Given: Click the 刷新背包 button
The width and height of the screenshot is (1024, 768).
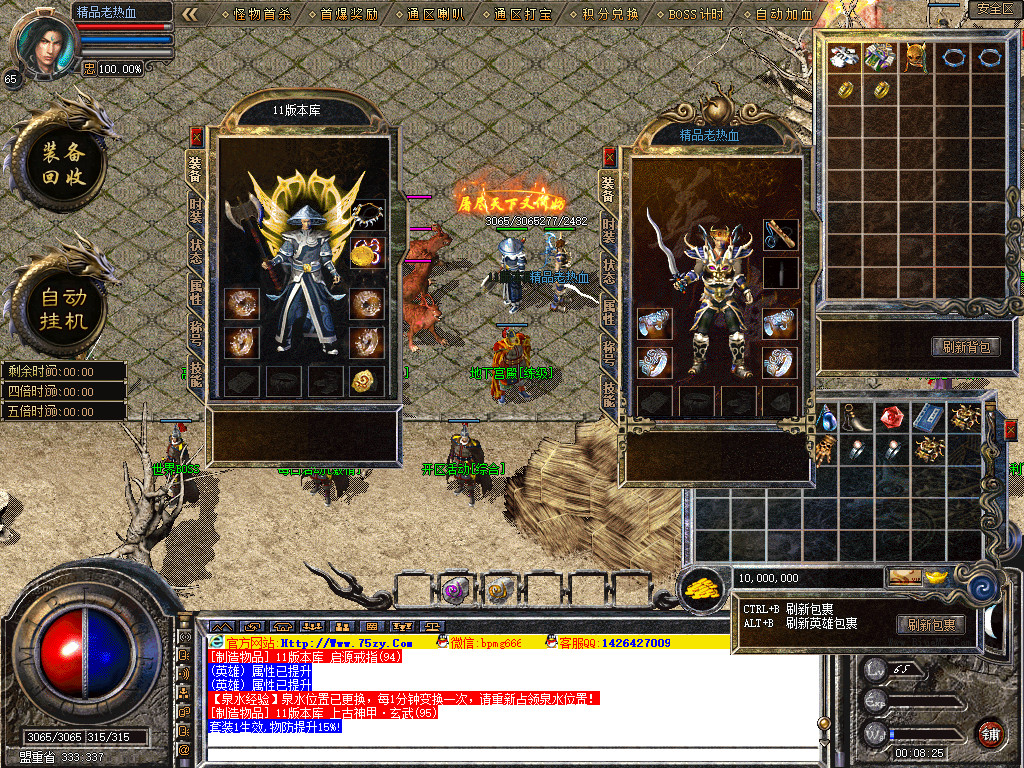Looking at the screenshot, I should pos(966,347).
